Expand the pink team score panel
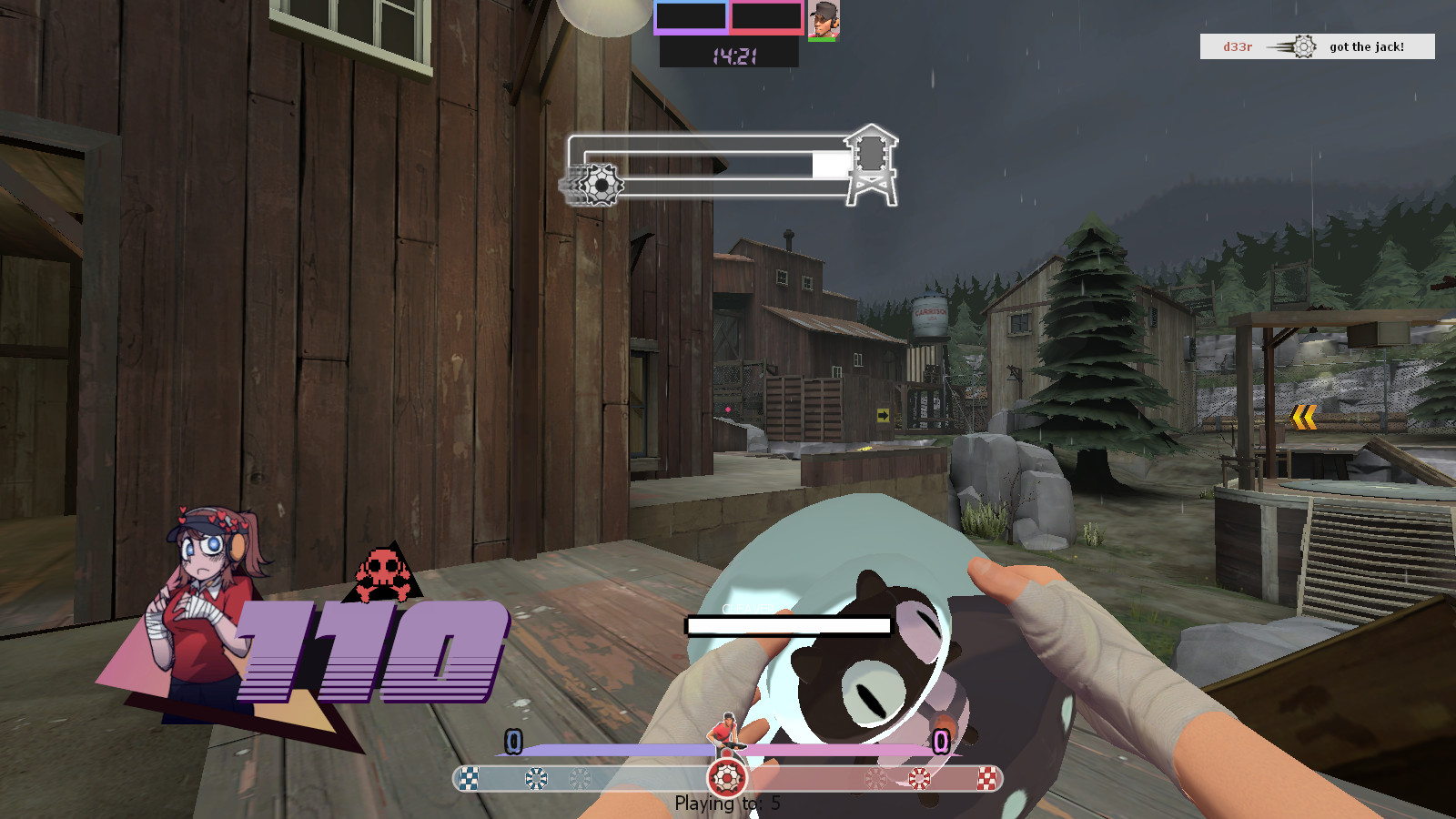 pyautogui.click(x=767, y=16)
